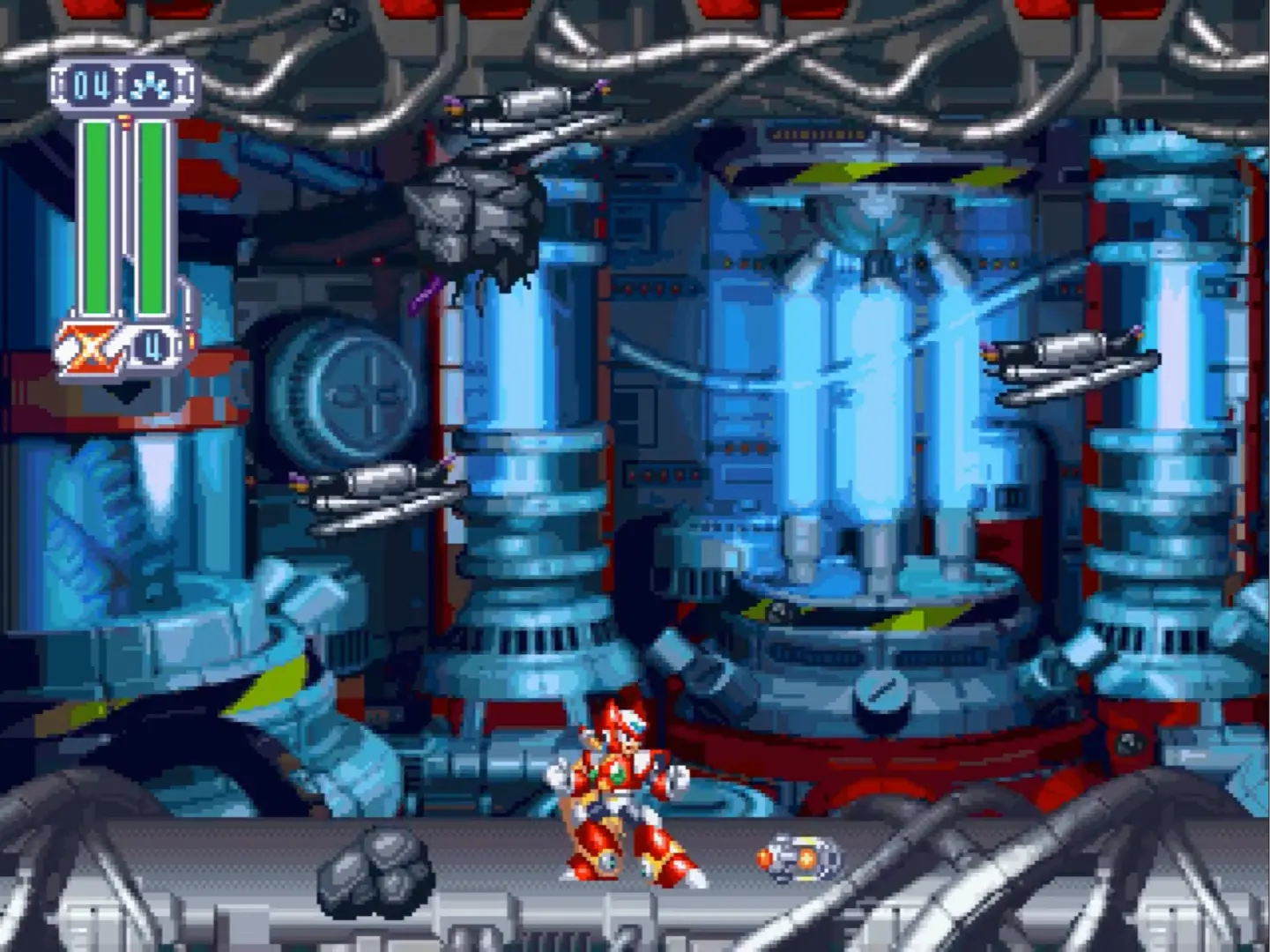Image resolution: width=1270 pixels, height=952 pixels.
Task: Click the lives counter showing 04
Action: (91, 85)
